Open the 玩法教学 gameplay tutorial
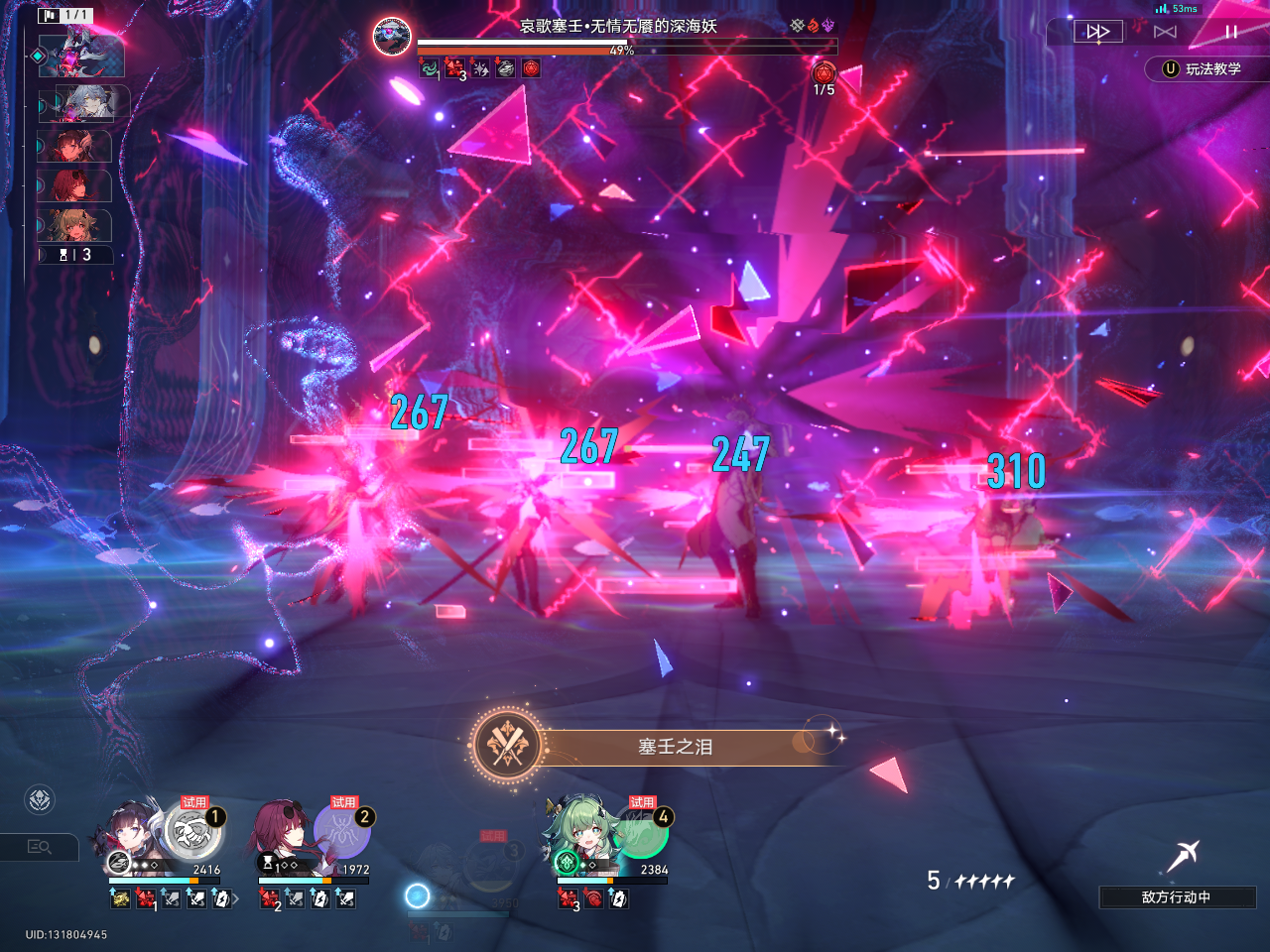This screenshot has width=1270, height=952. pyautogui.click(x=1203, y=68)
